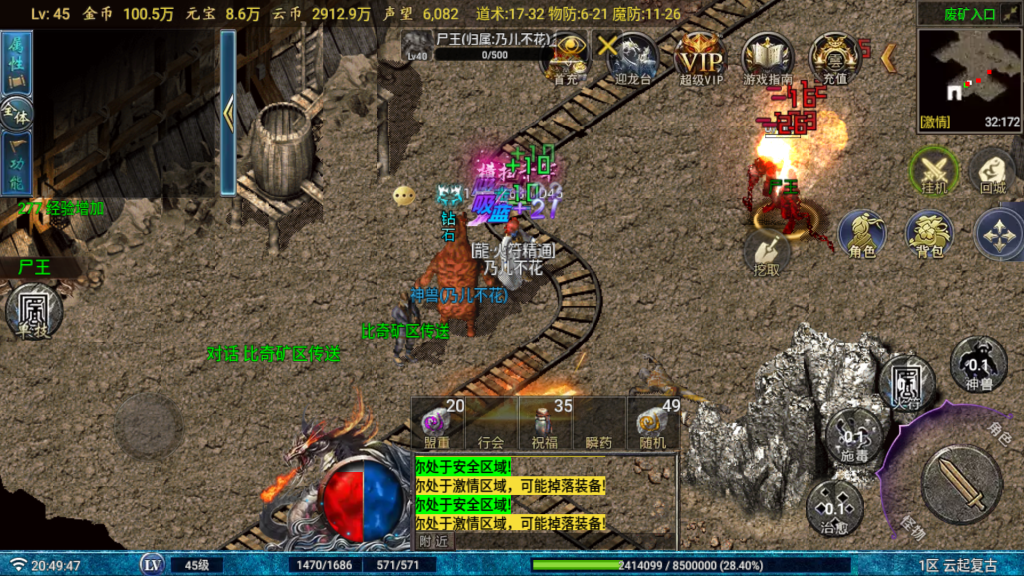Cast the 治愈 healing skill
Screen dimensions: 1024x576
point(834,505)
